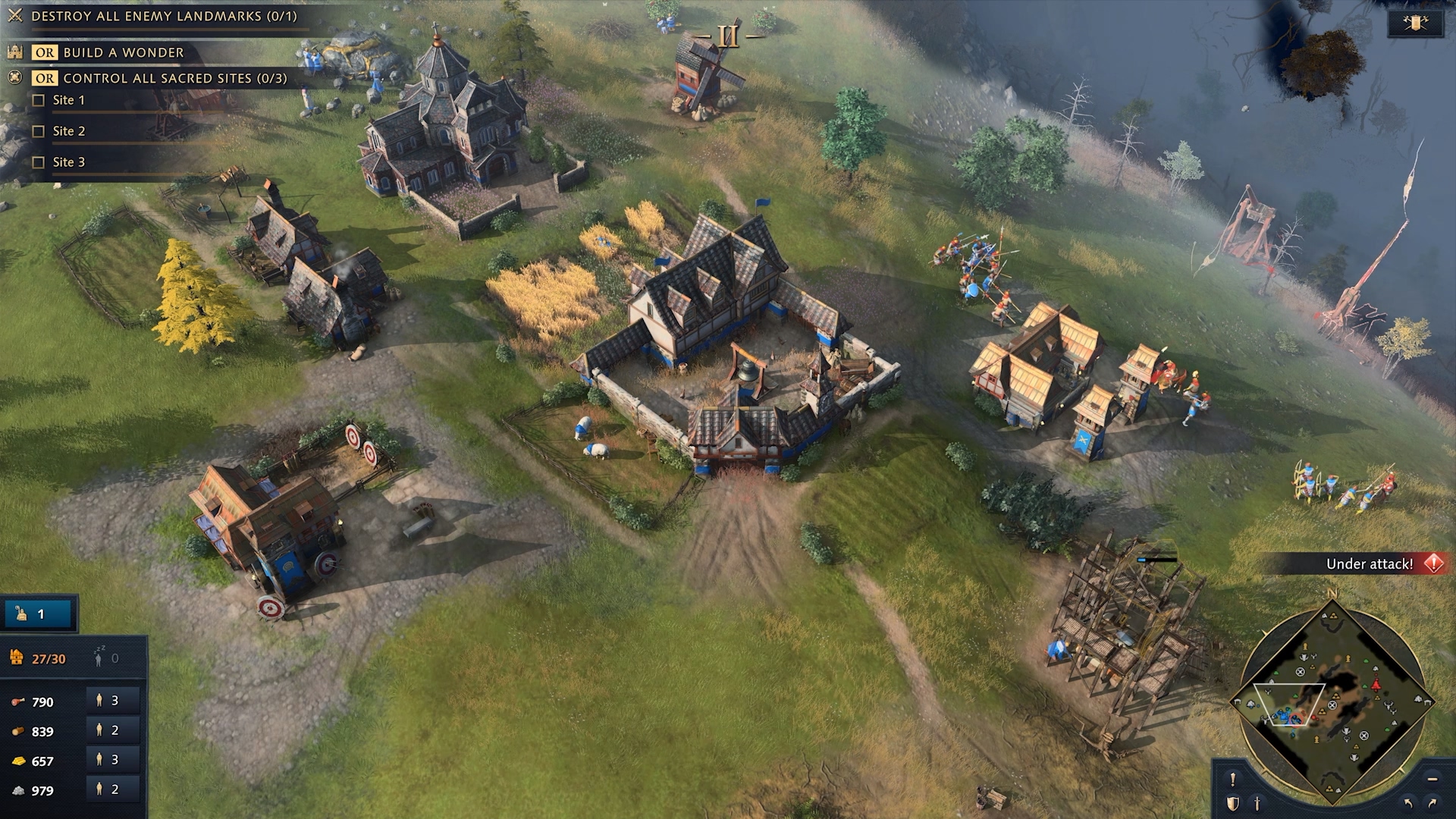Select the villager group button showing 1
Viewport: 1456px width, 819px height.
[x=38, y=614]
